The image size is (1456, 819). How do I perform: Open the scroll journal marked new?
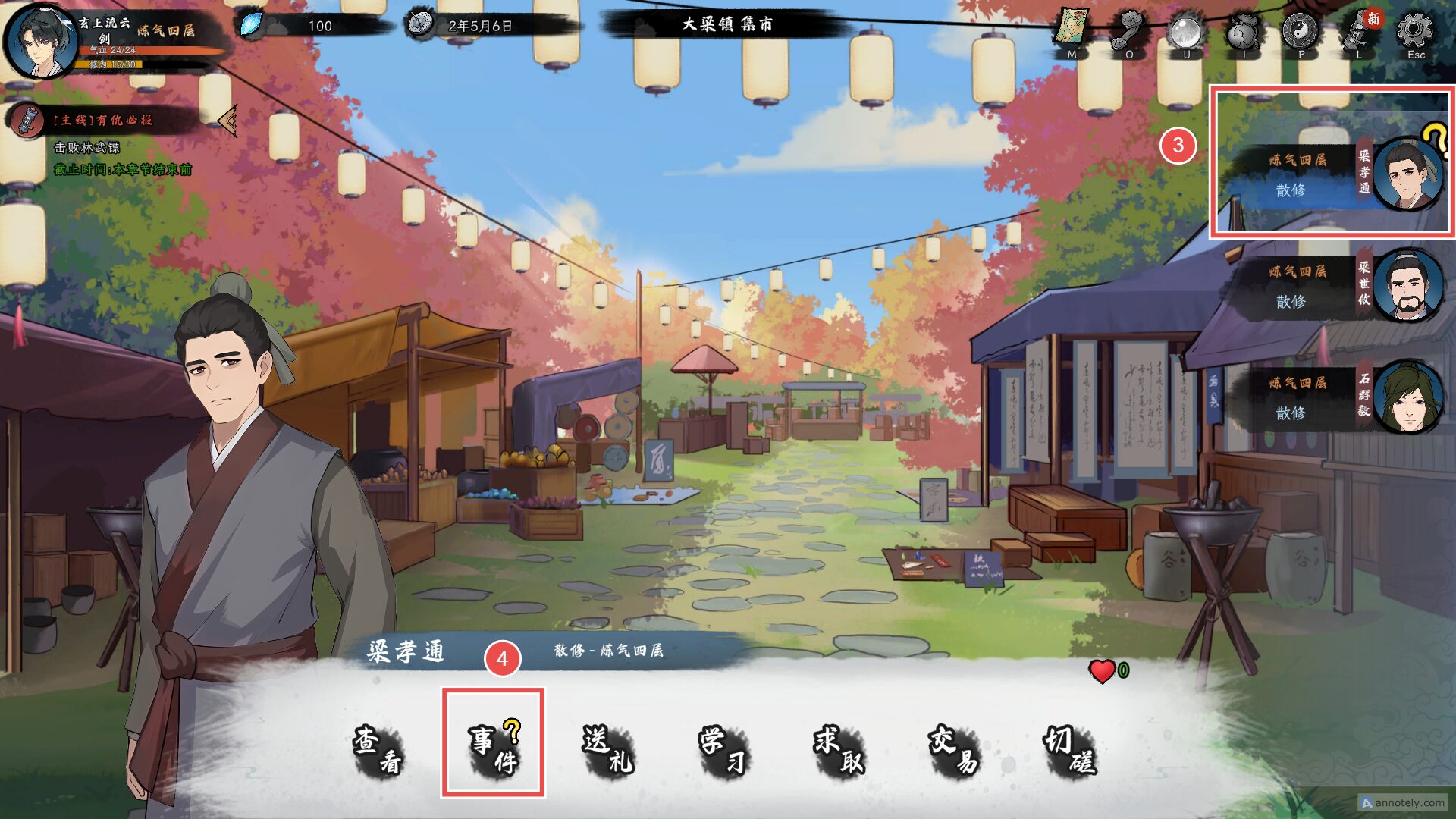point(1359,32)
